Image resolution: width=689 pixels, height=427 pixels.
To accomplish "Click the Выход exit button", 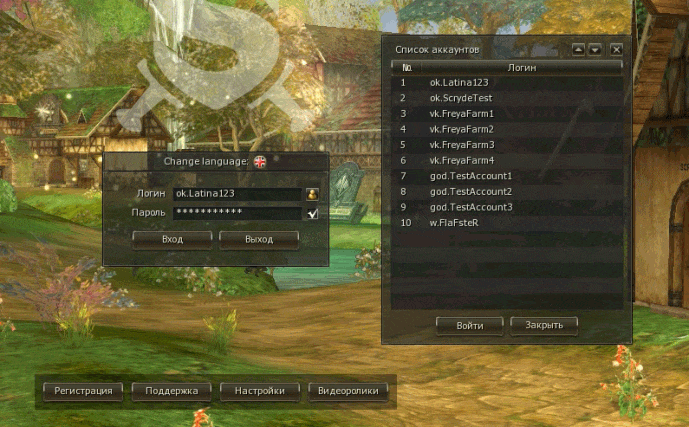I will 259,239.
